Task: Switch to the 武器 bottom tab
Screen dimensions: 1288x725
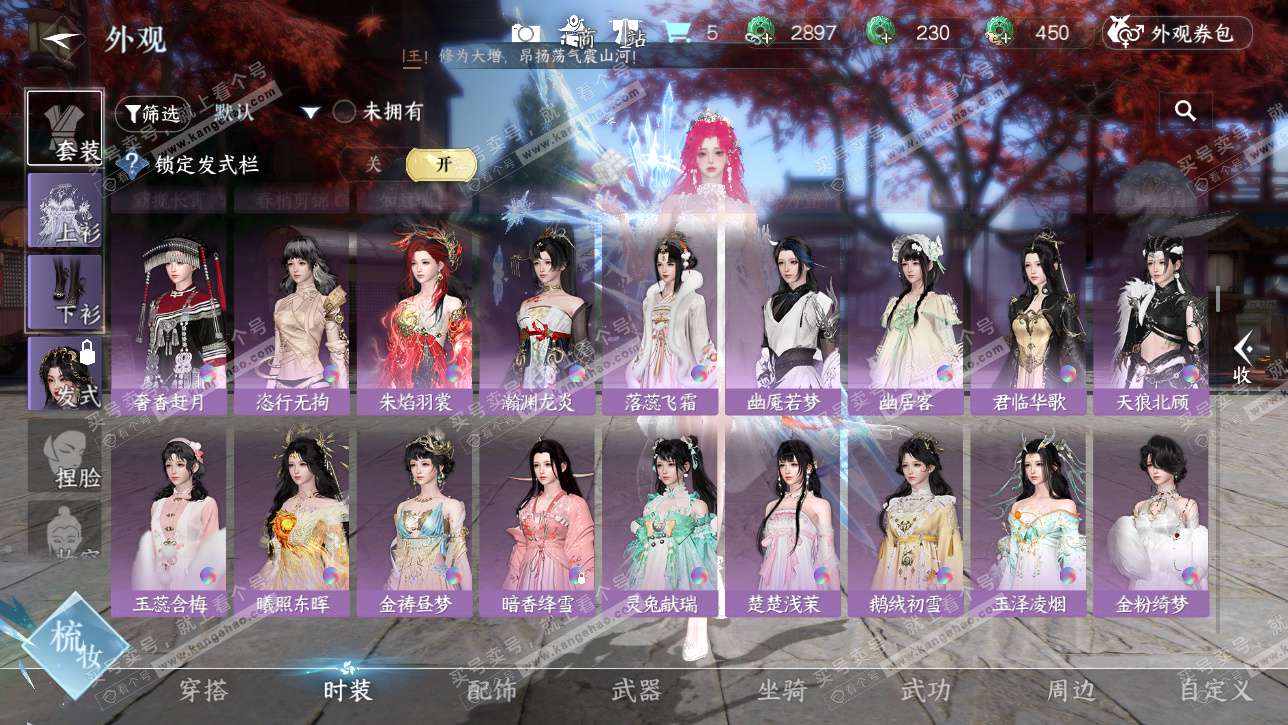Action: coord(637,690)
